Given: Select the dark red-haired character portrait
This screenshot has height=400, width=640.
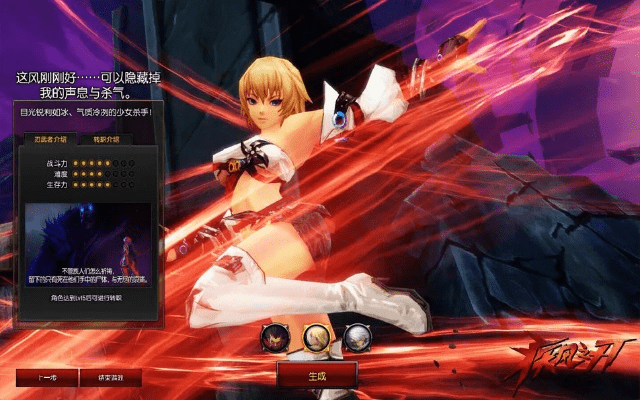Looking at the screenshot, I should pos(274,338).
